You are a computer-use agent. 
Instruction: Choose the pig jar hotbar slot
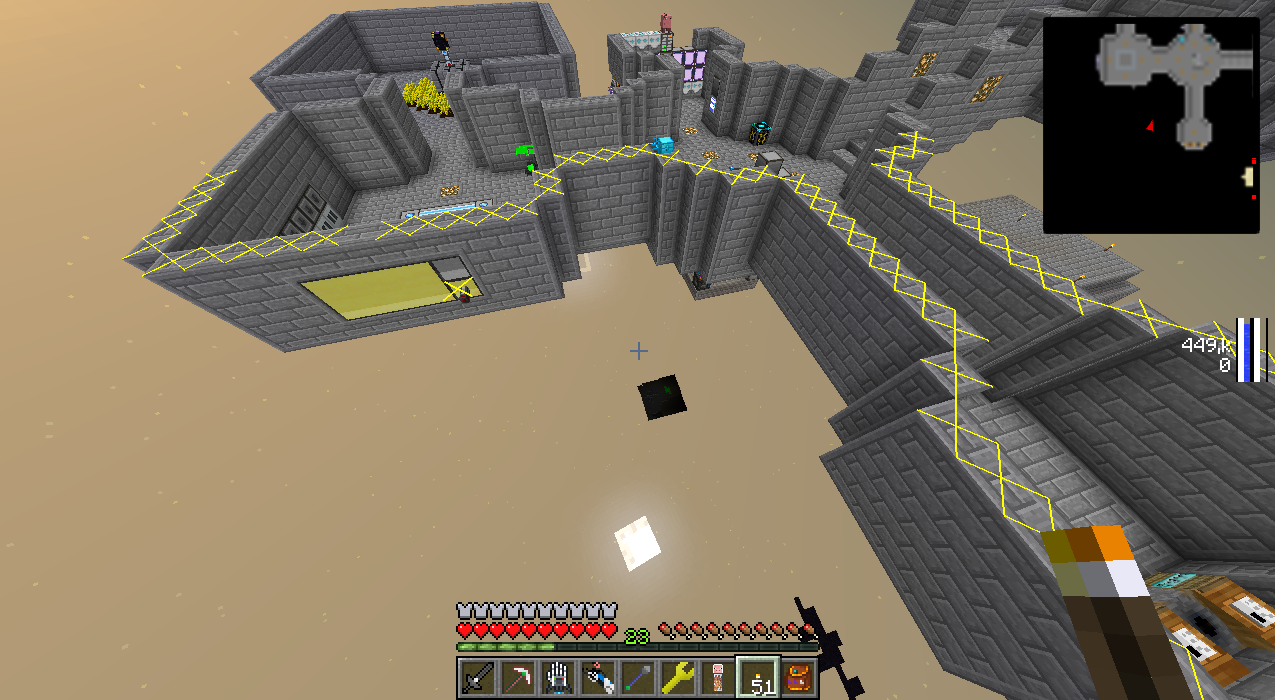point(717,678)
